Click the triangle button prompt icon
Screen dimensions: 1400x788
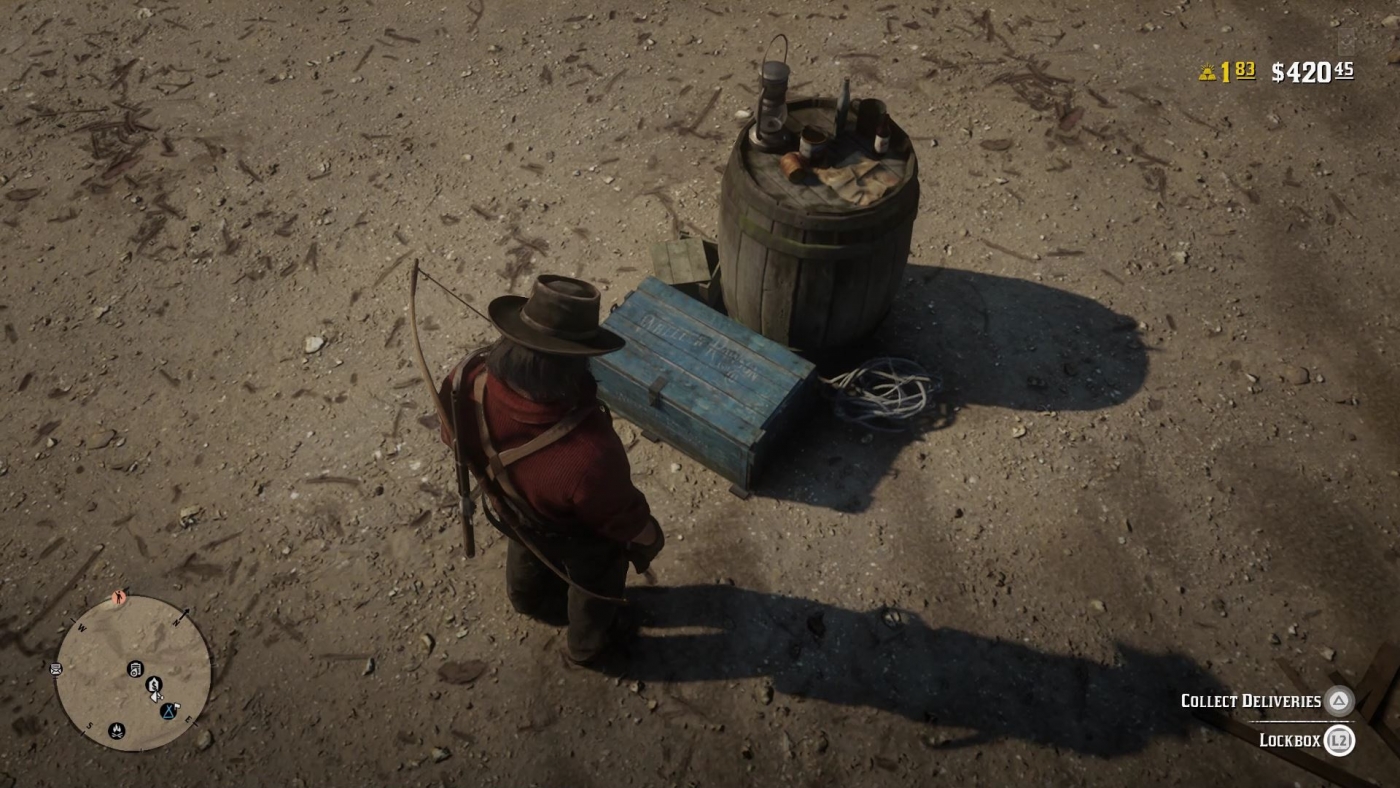(1340, 701)
